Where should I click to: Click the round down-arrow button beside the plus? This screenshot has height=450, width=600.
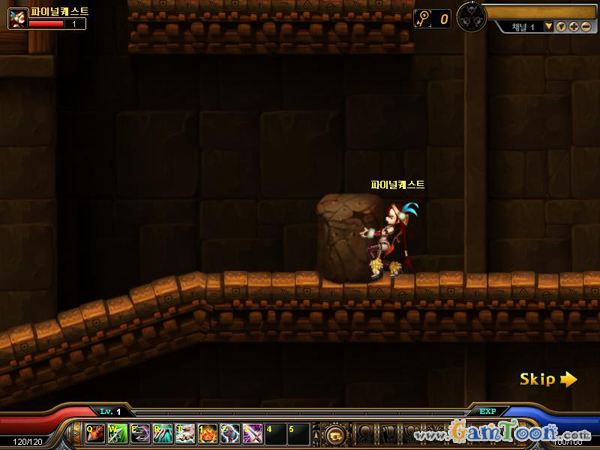coord(561,26)
